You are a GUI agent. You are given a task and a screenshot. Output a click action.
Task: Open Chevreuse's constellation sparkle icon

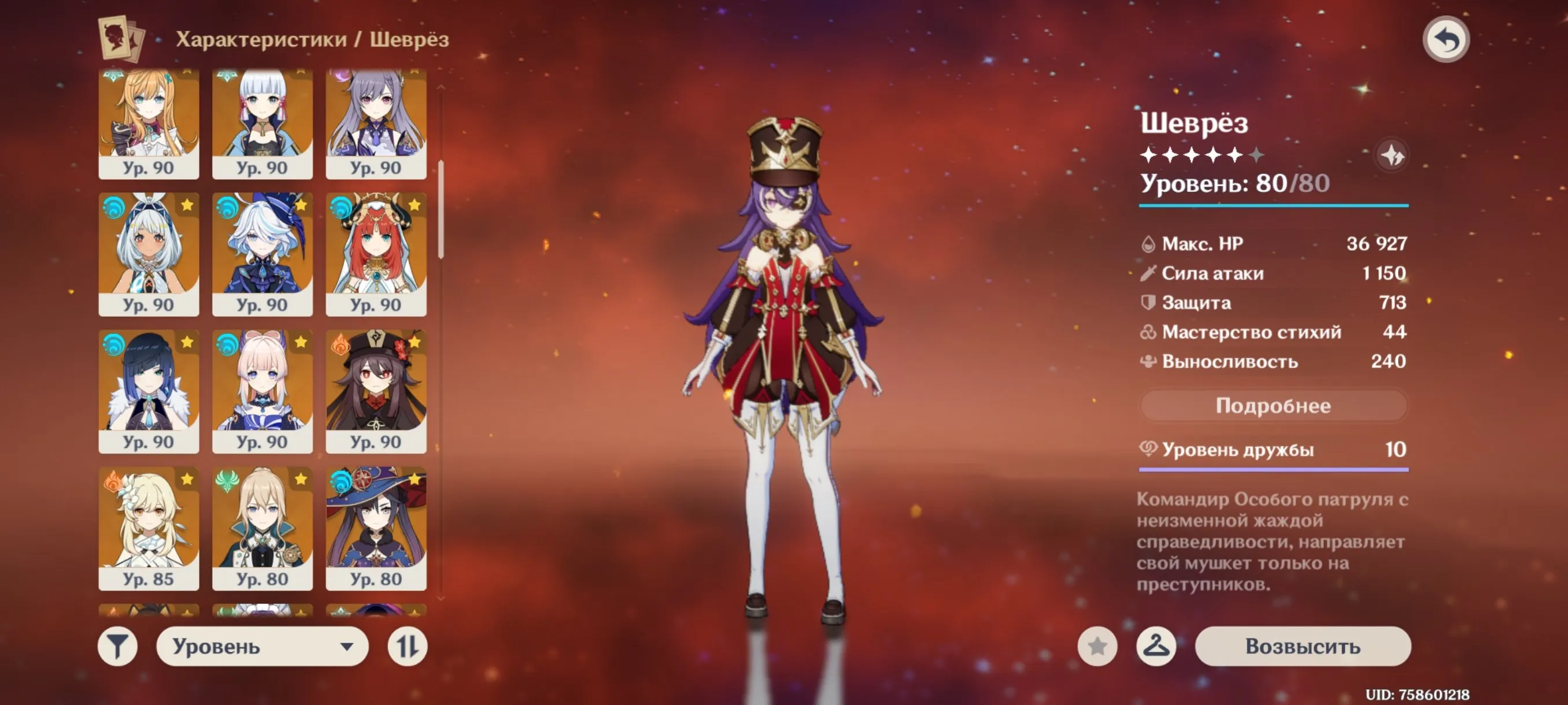coord(1394,155)
